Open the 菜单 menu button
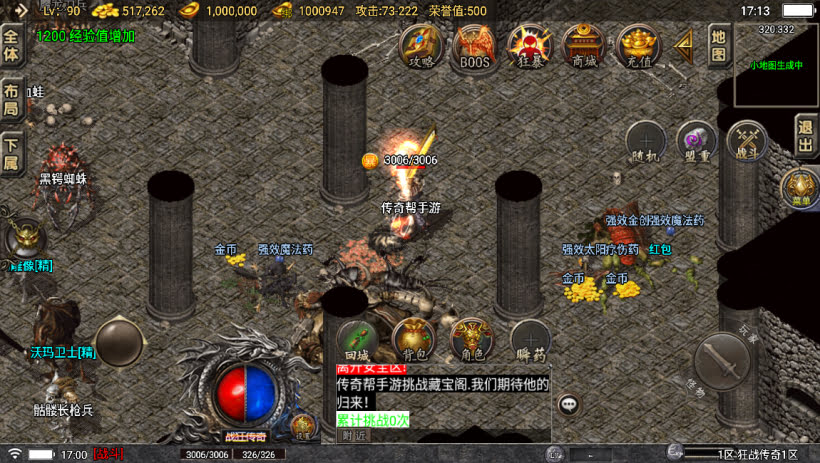Screen dimensions: 820x463 (800, 187)
